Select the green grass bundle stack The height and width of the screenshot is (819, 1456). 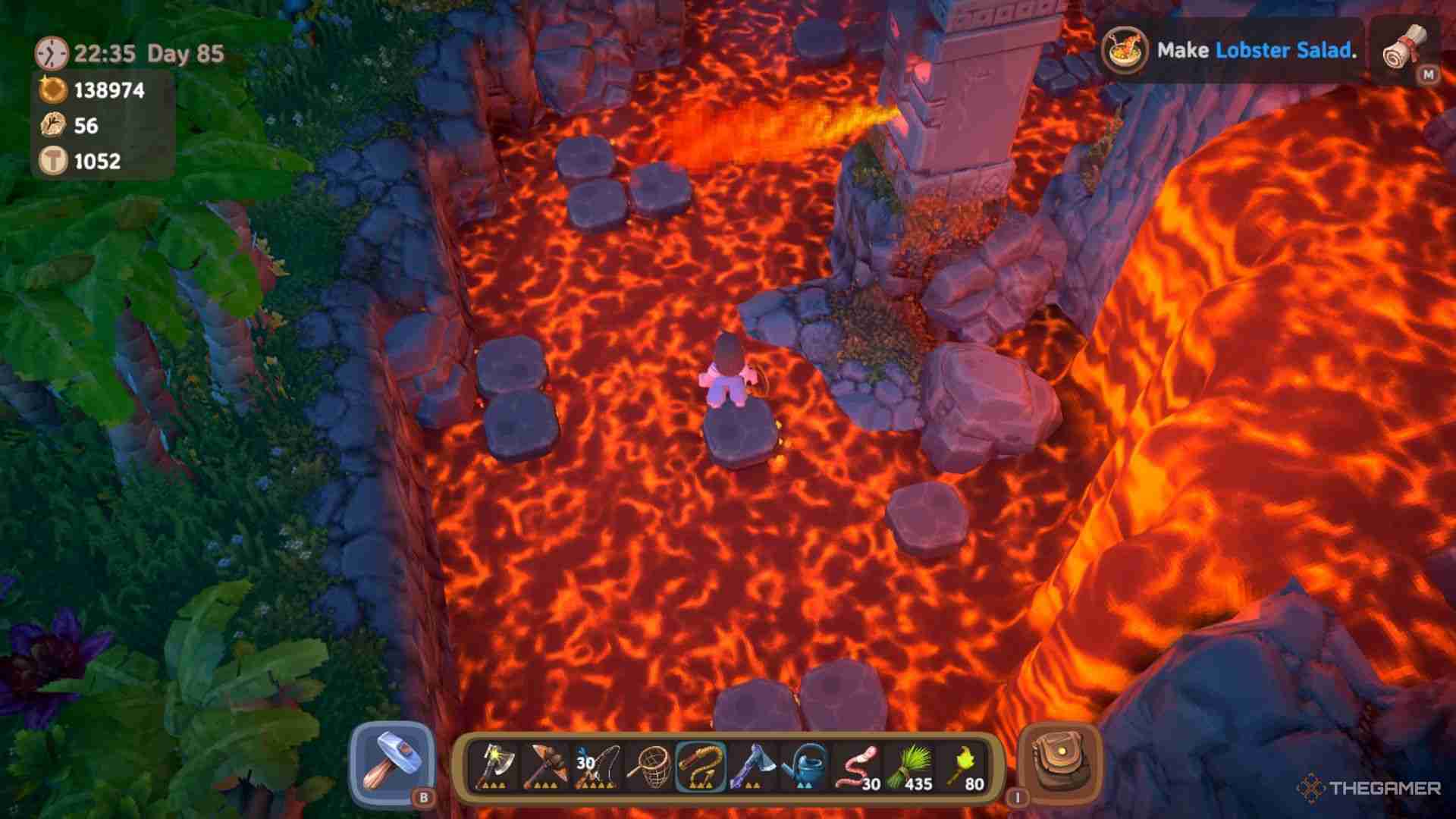tap(908, 767)
